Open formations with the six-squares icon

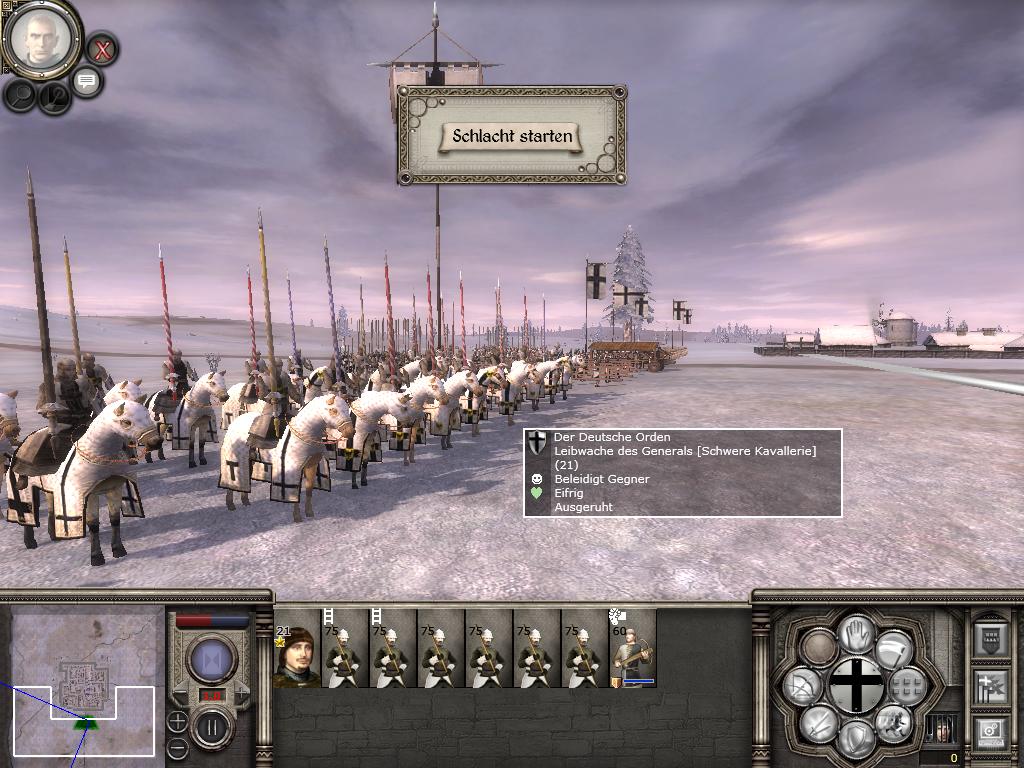[x=906, y=686]
